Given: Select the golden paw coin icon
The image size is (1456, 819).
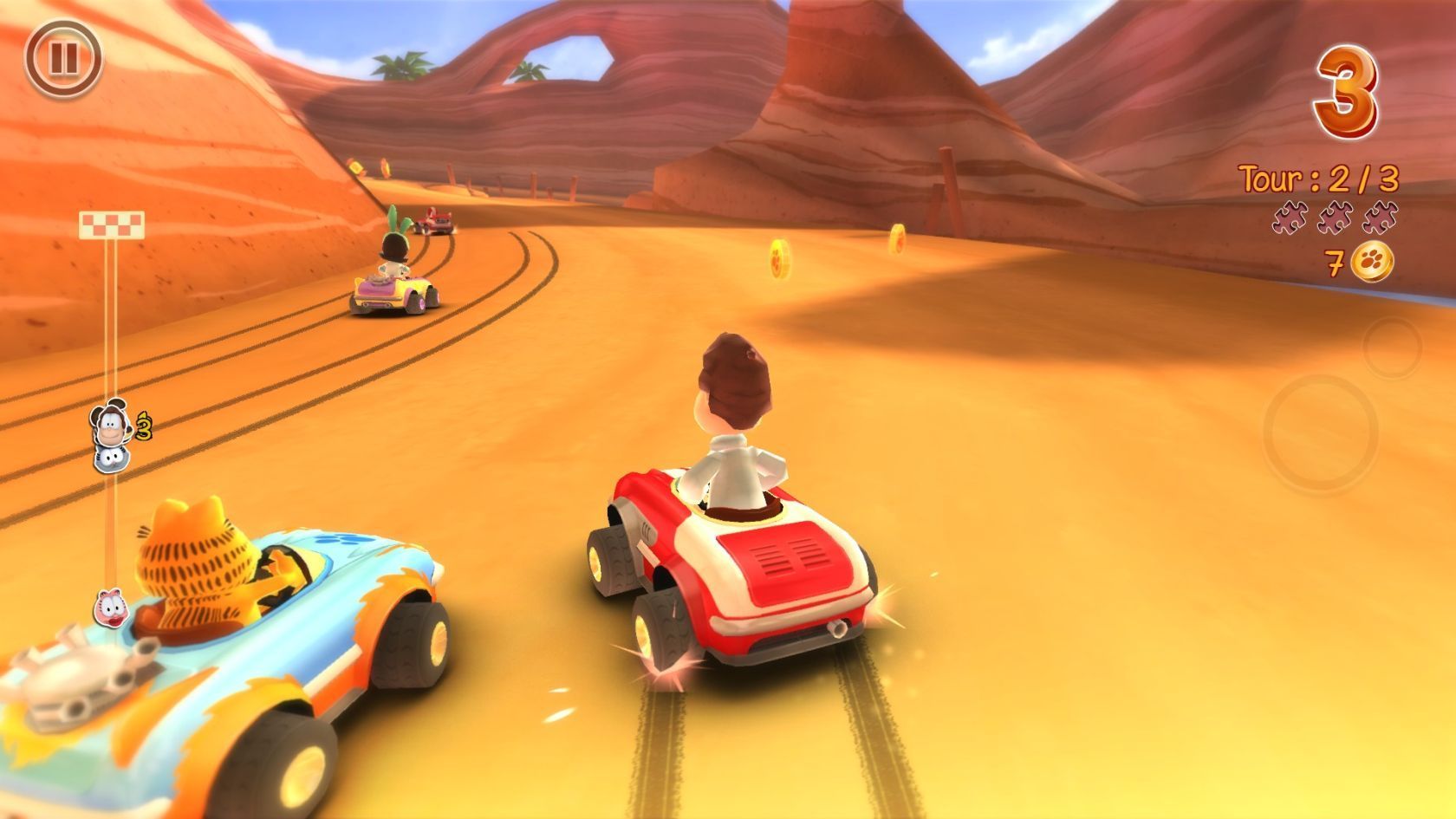Looking at the screenshot, I should [x=1373, y=261].
